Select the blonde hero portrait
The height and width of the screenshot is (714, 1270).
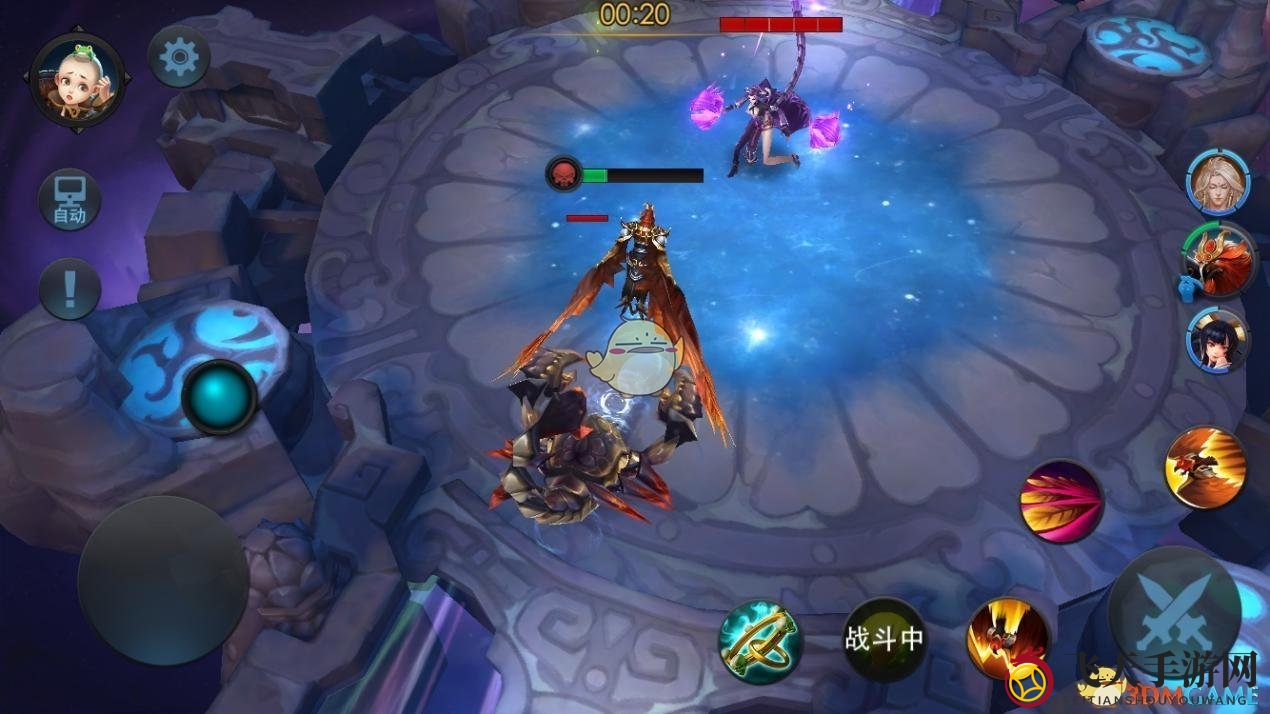1218,182
